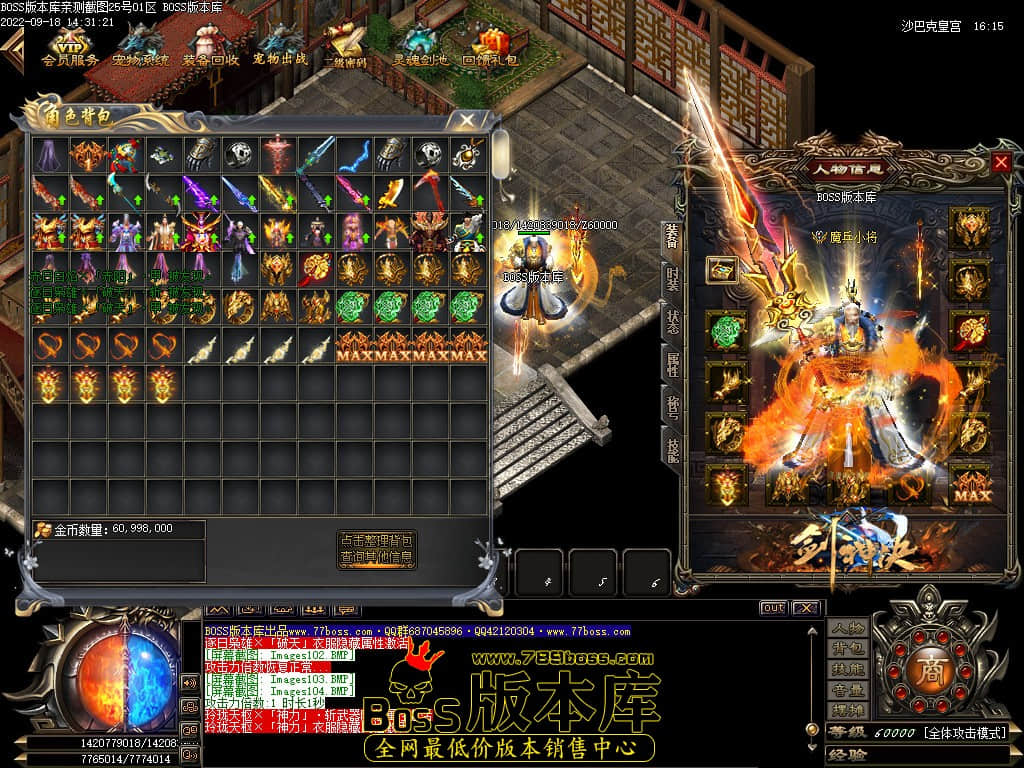The height and width of the screenshot is (768, 1024).
Task: Close the 人物信息 character window
Action: pyautogui.click(x=1001, y=162)
